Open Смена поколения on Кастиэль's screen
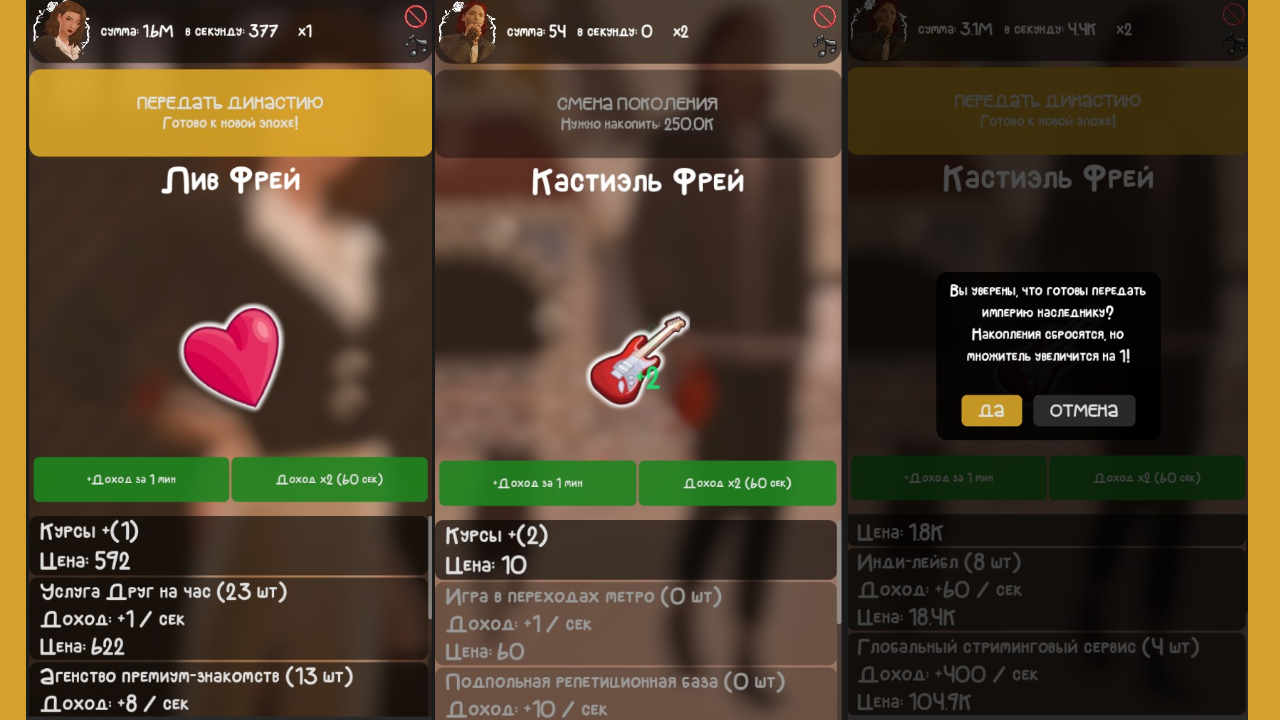Screen dimensions: 1280x720 coord(638,112)
